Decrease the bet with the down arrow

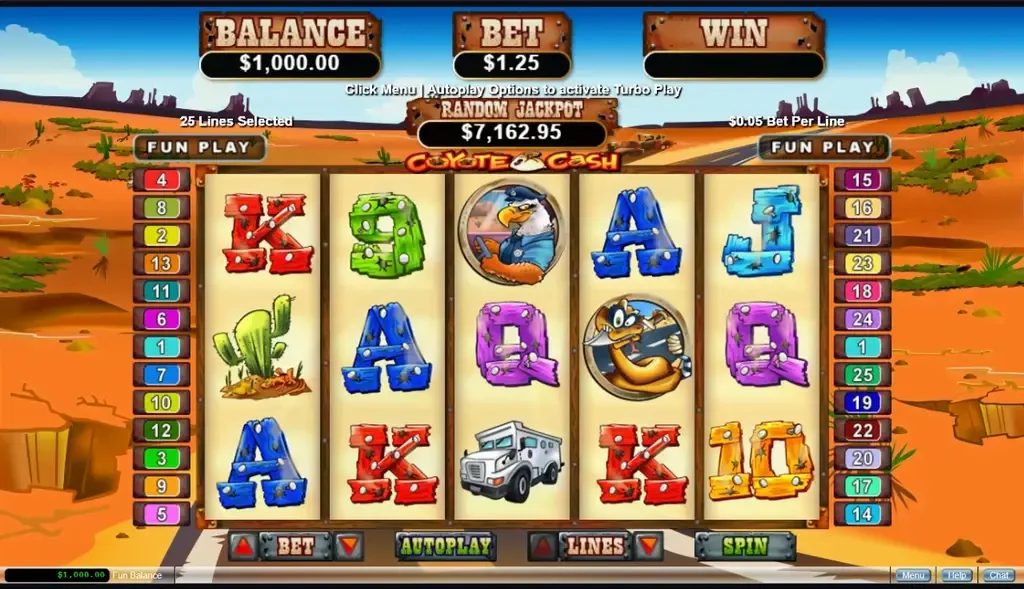348,546
